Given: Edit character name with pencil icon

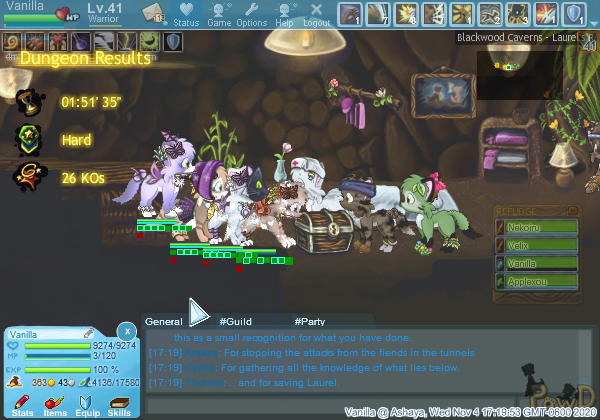Looking at the screenshot, I should (x=89, y=332).
